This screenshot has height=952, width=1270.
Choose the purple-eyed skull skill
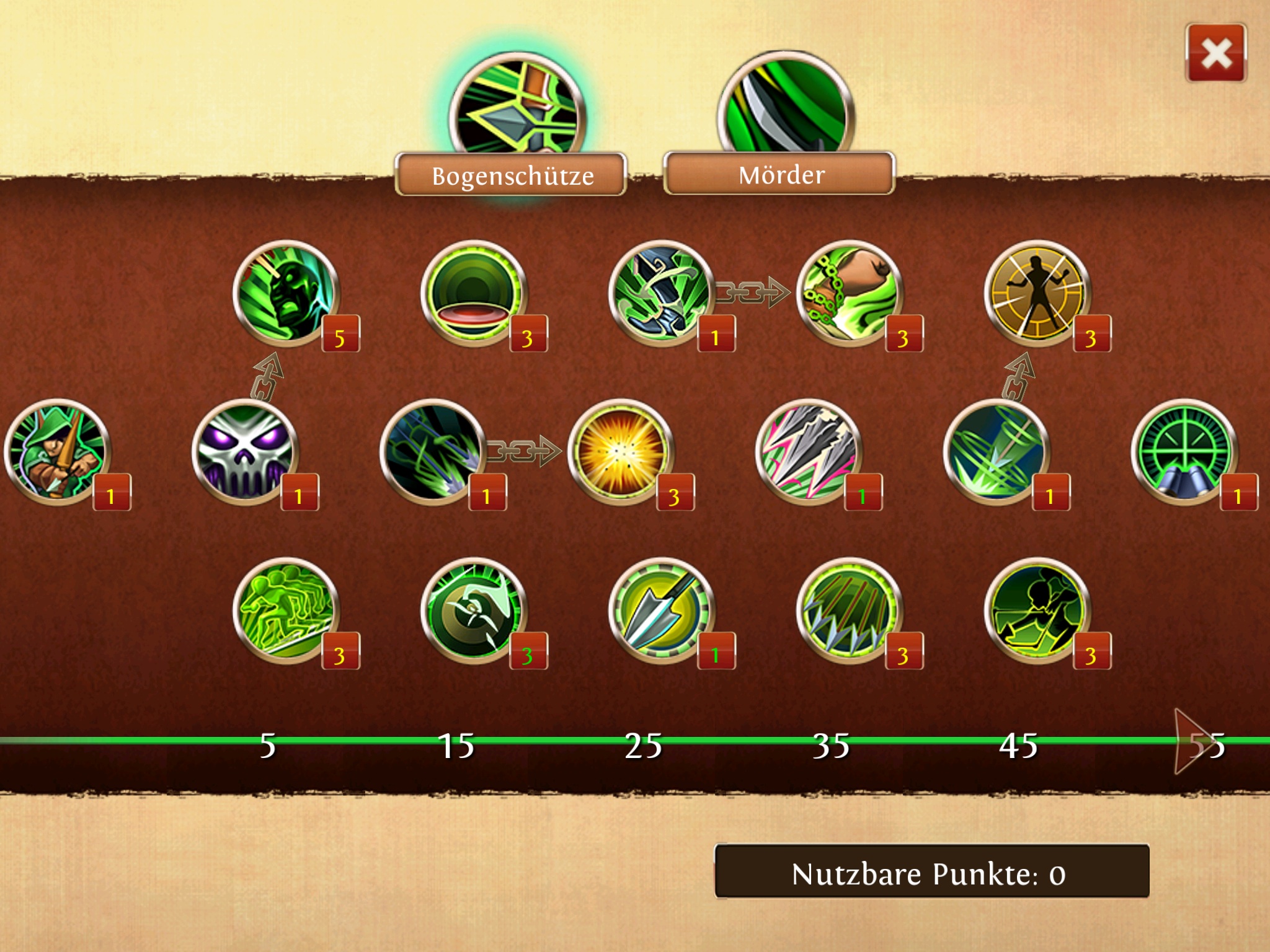(245, 451)
